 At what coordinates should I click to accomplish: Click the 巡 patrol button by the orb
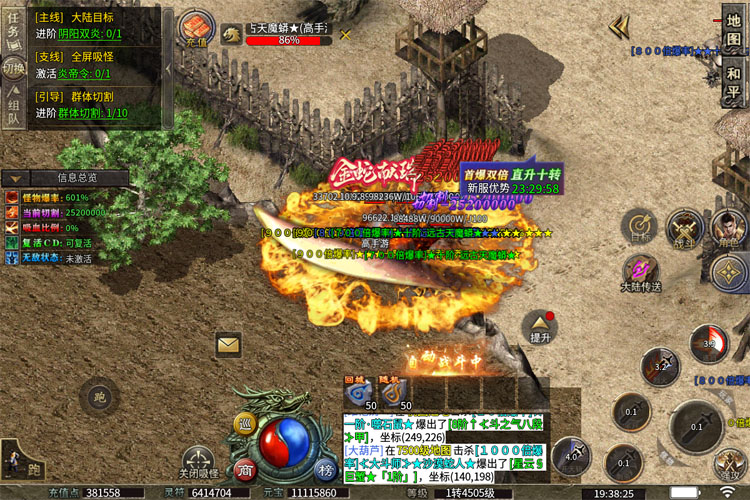click(x=246, y=426)
